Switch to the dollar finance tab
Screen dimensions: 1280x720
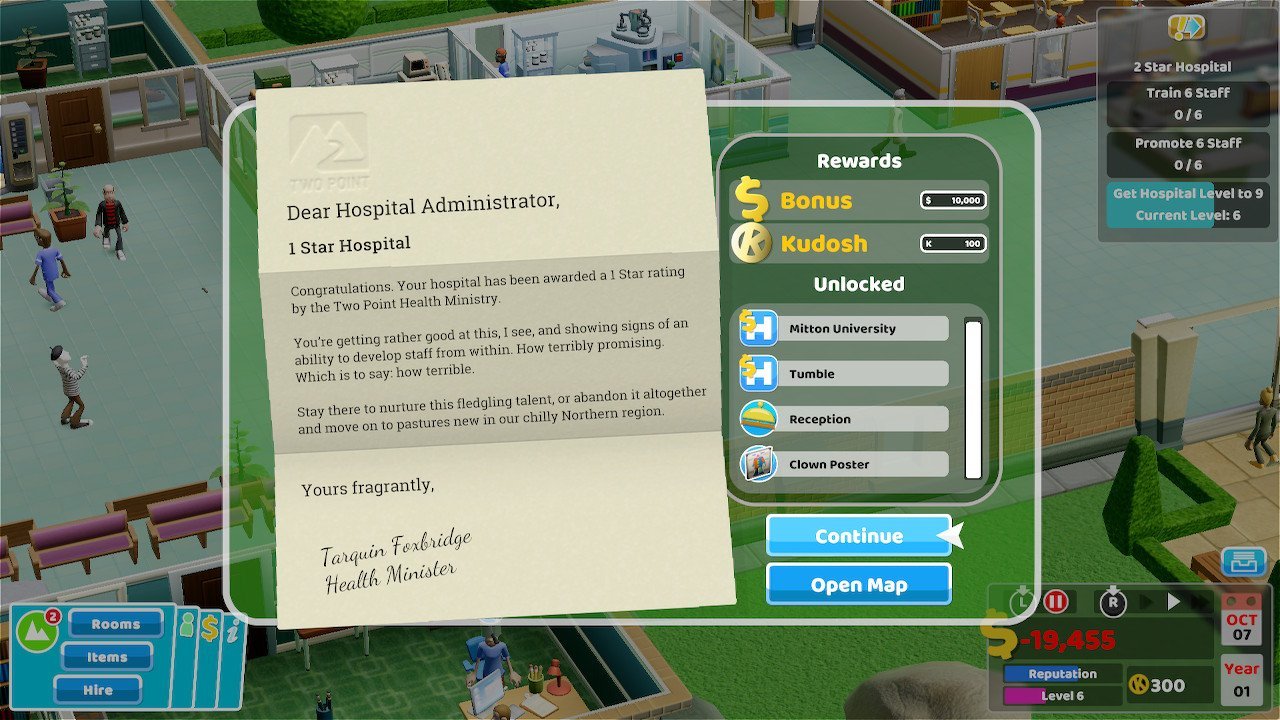click(210, 628)
